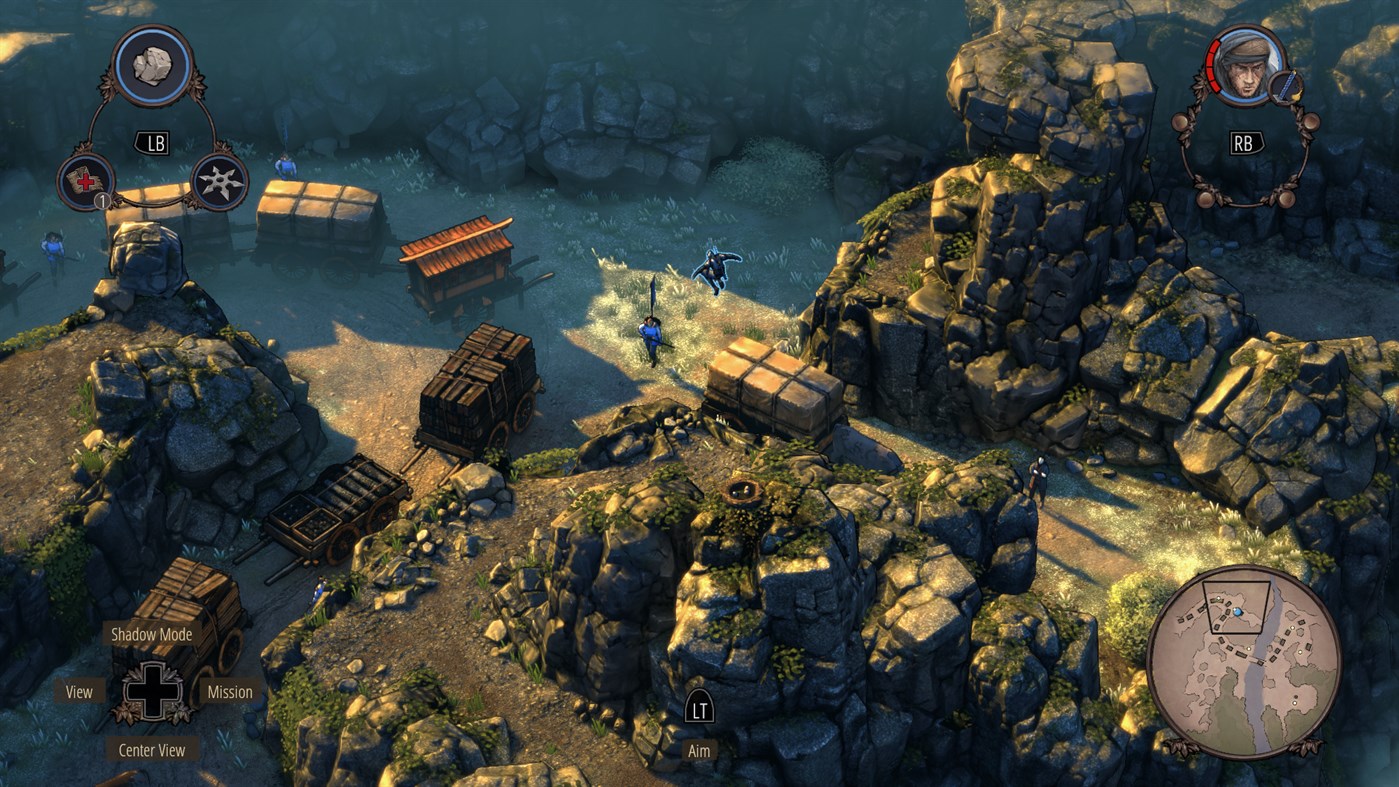Click the decorative D-pad cross icon
Image resolution: width=1399 pixels, height=787 pixels.
[x=151, y=691]
